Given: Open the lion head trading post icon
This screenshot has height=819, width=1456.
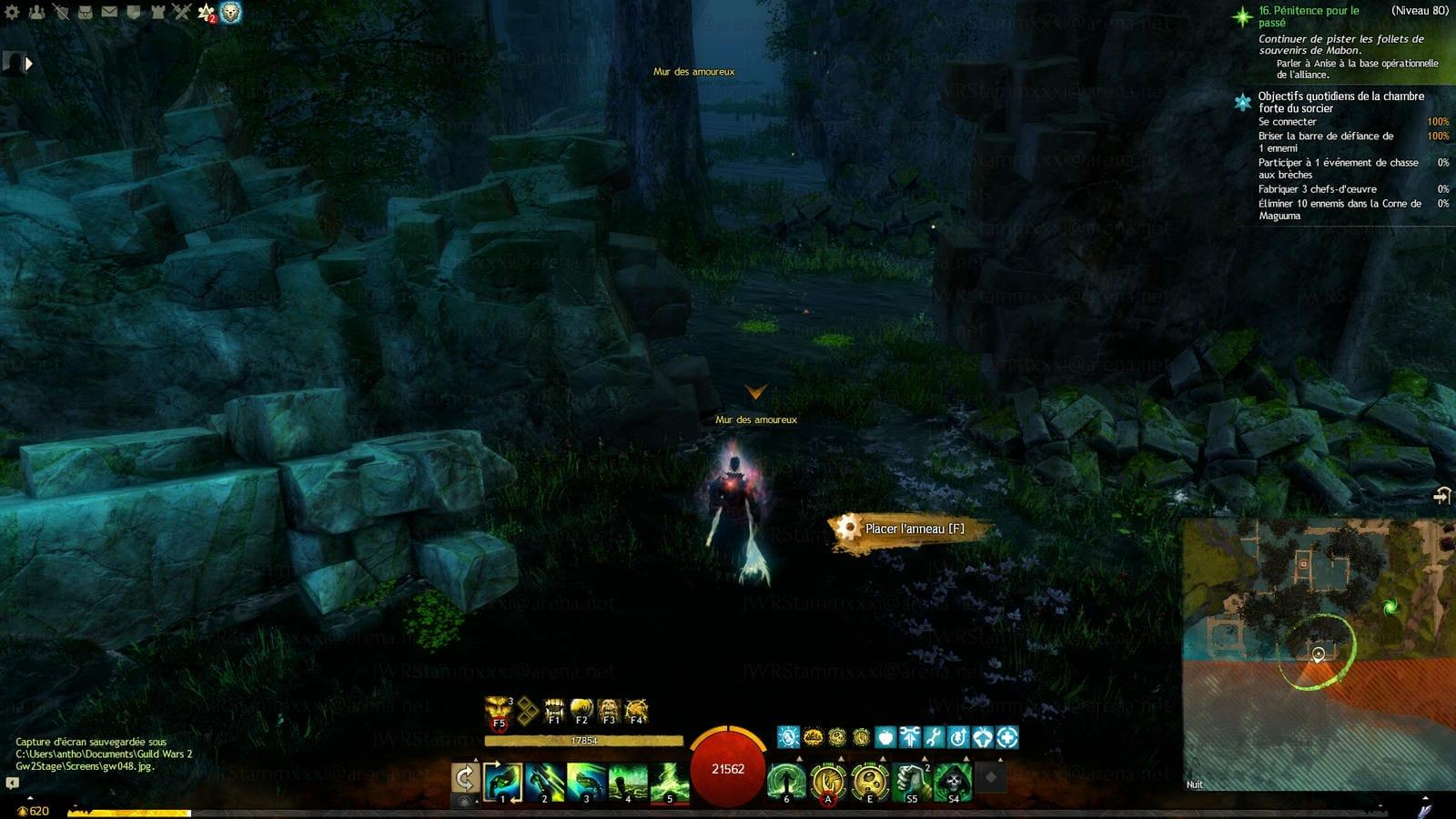Looking at the screenshot, I should [231, 12].
